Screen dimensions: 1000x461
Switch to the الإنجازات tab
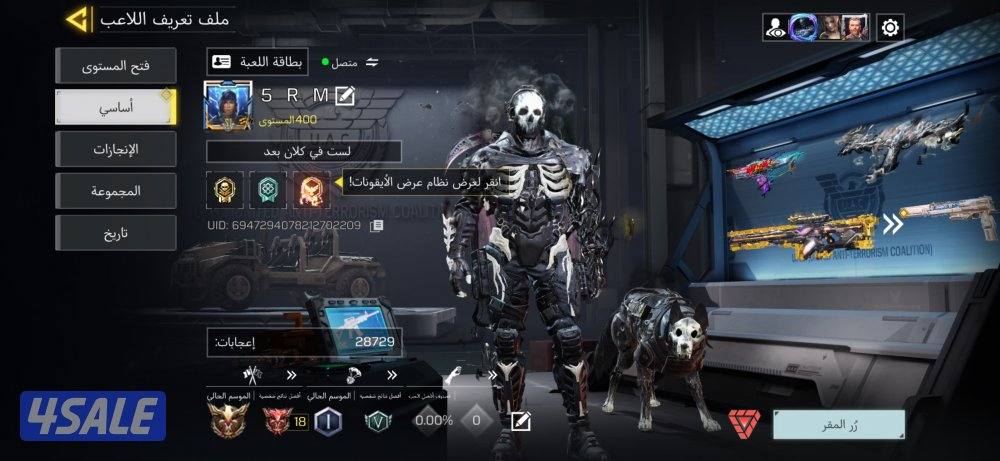click(x=115, y=149)
